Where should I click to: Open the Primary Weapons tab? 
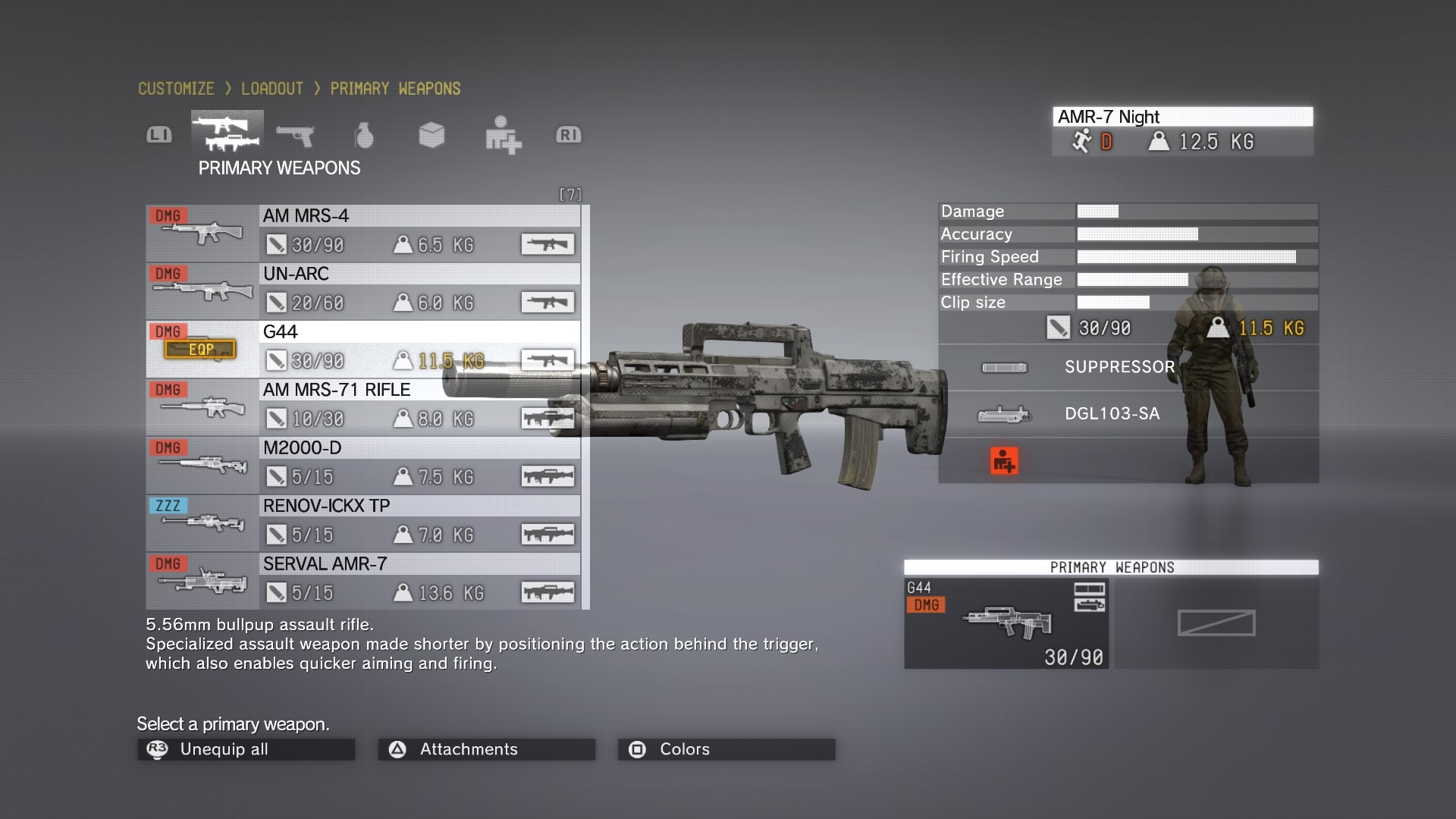click(x=227, y=133)
